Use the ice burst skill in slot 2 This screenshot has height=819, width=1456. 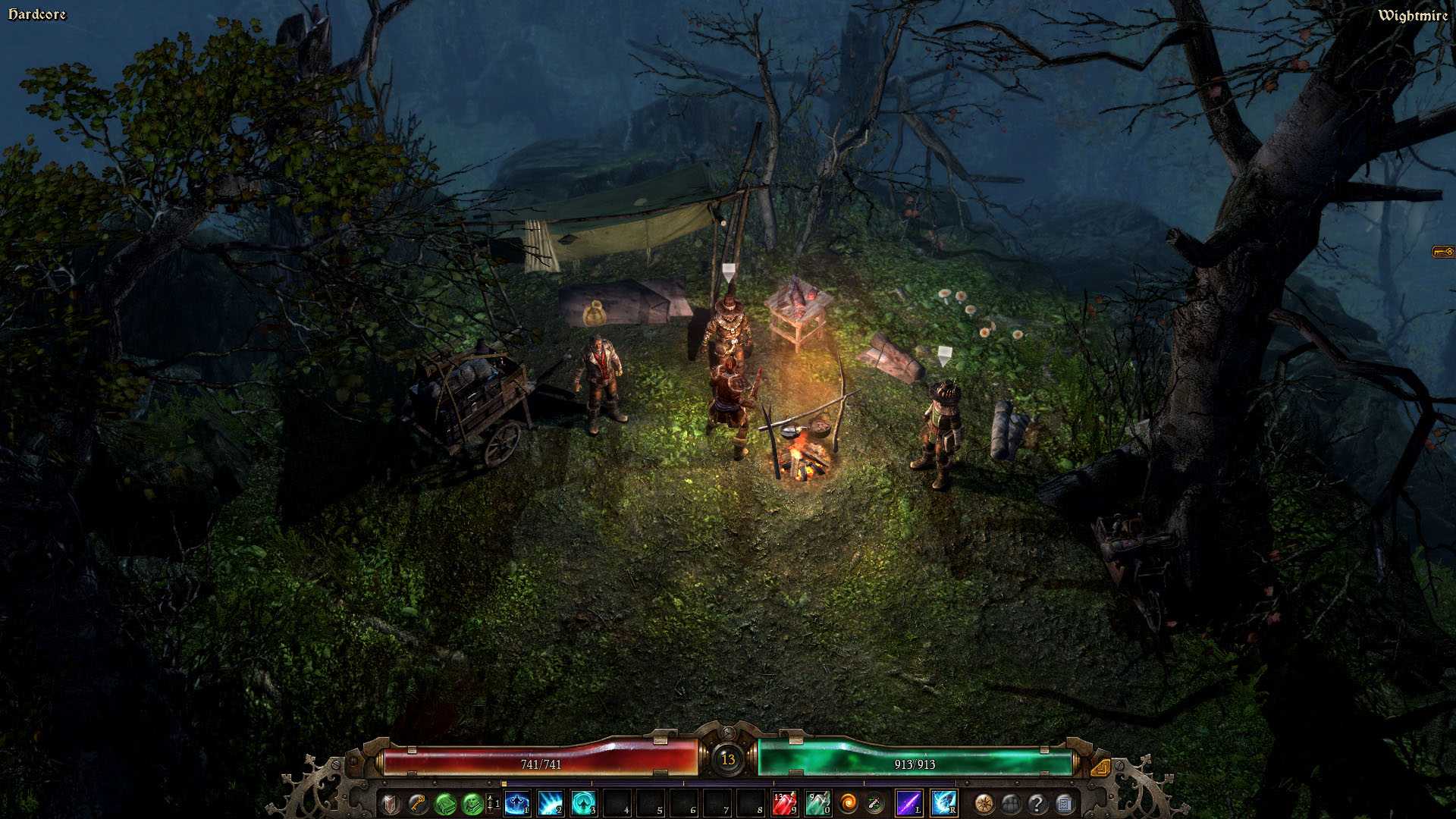(x=551, y=803)
